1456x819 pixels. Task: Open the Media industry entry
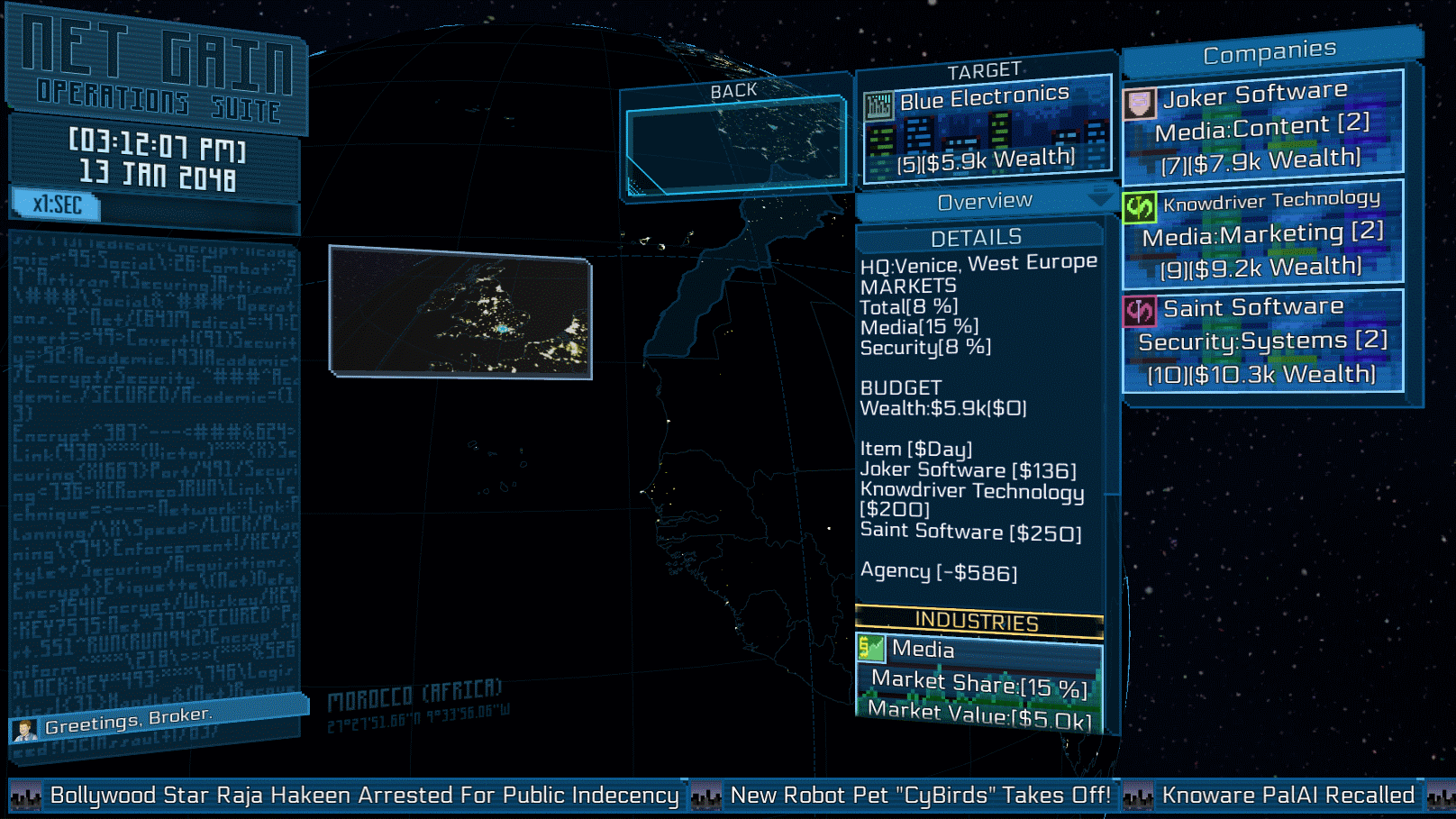pyautogui.click(x=978, y=681)
